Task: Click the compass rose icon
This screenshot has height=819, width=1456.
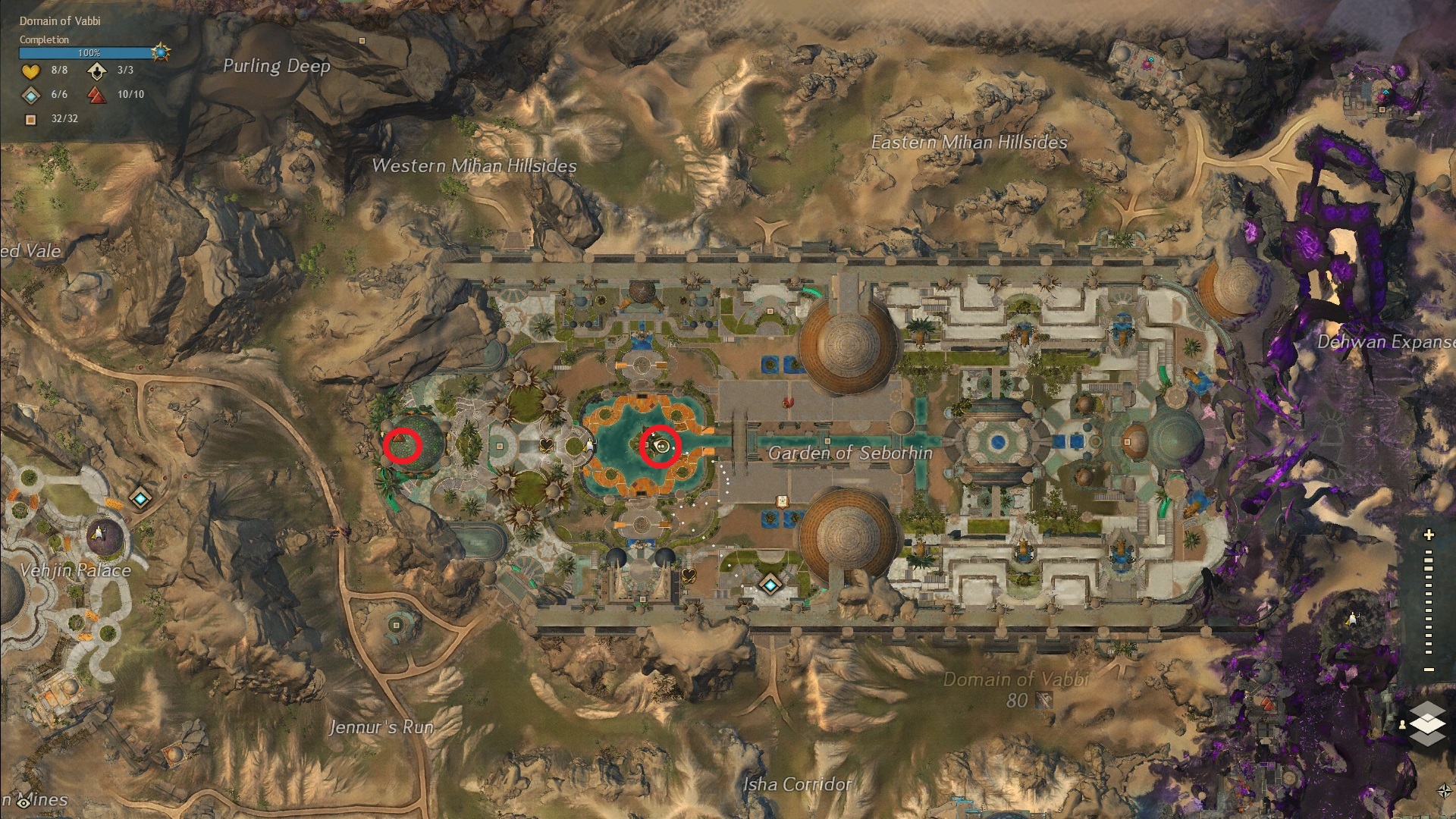Action: click(1444, 792)
